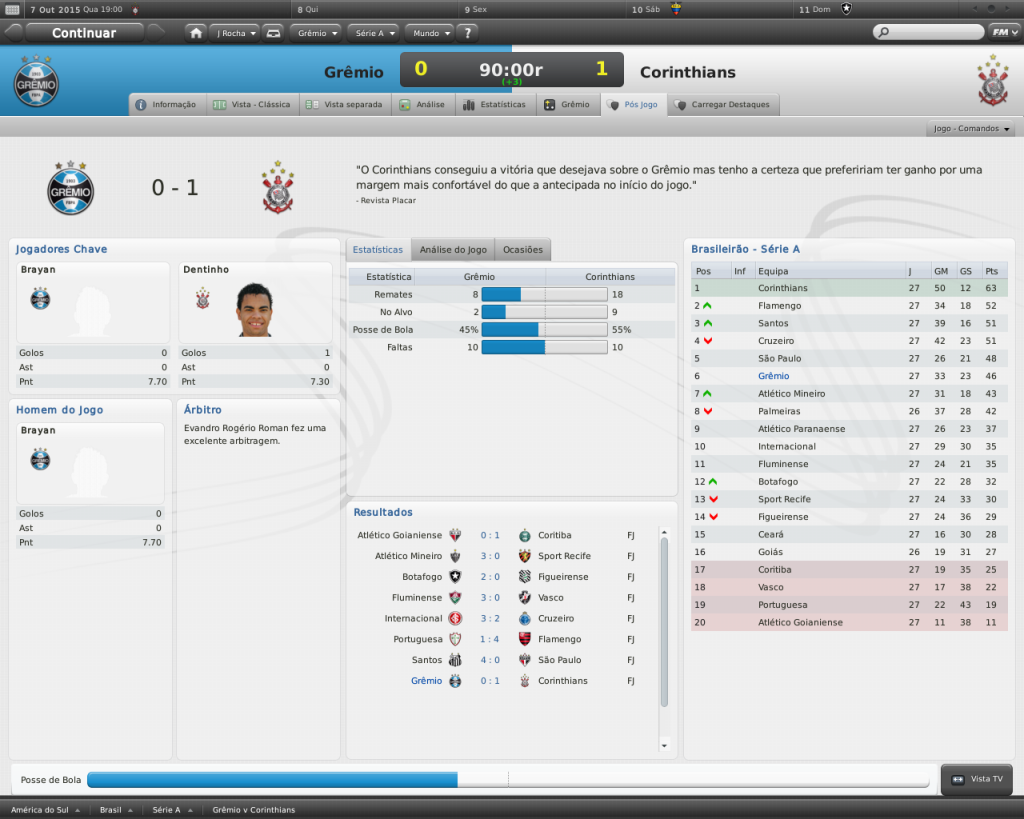This screenshot has width=1024, height=819.
Task: Select the Carregar Destaques tab
Action: click(x=723, y=104)
